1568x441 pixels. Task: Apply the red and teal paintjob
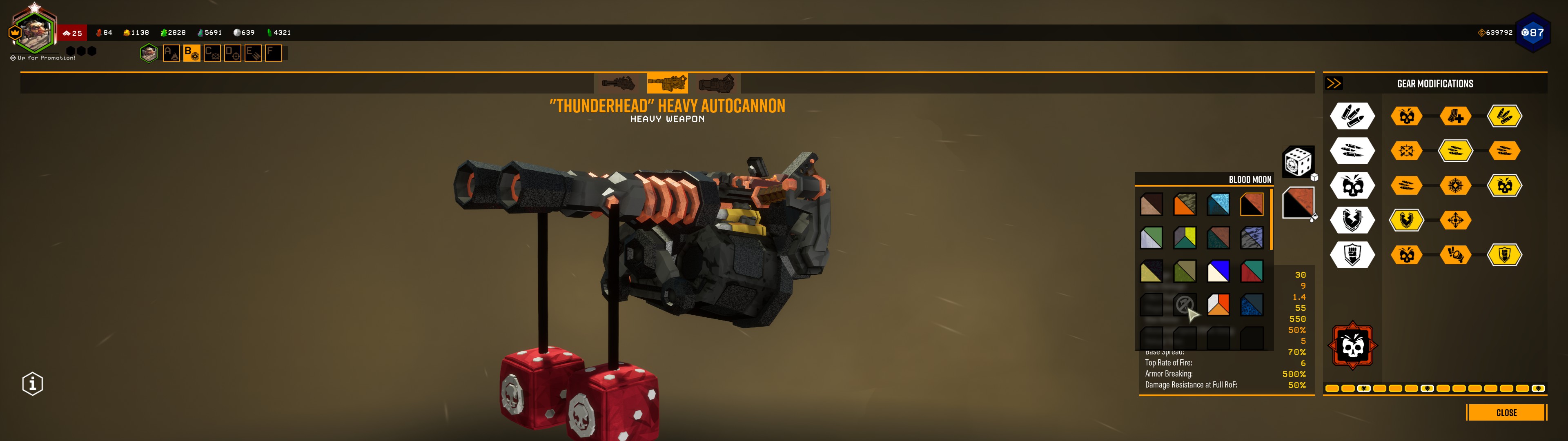(1252, 271)
